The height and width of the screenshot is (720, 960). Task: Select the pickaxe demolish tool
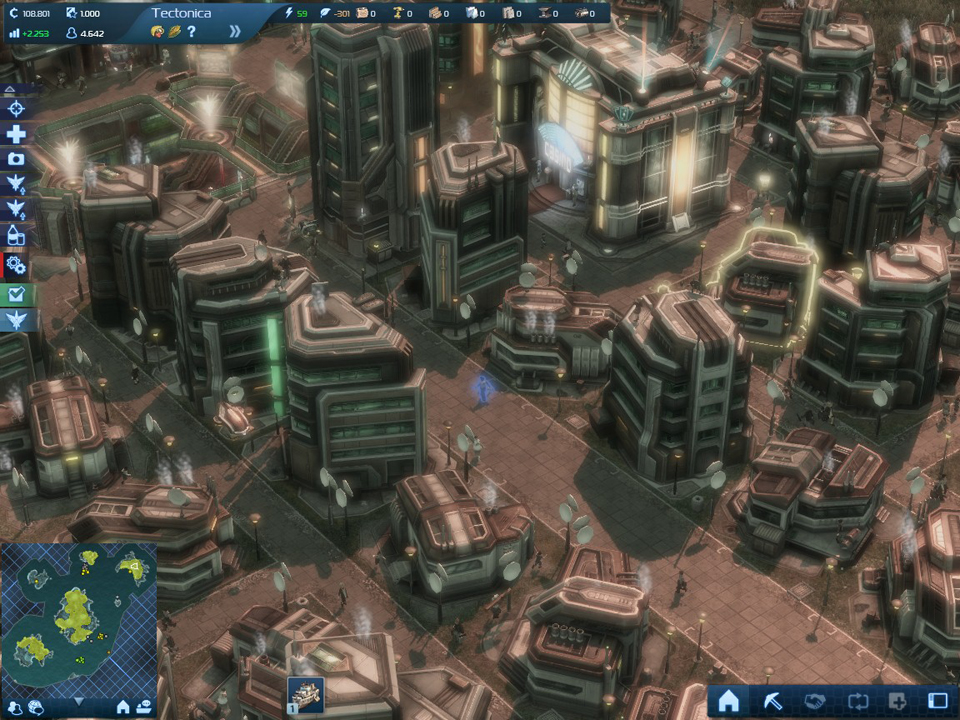[772, 701]
